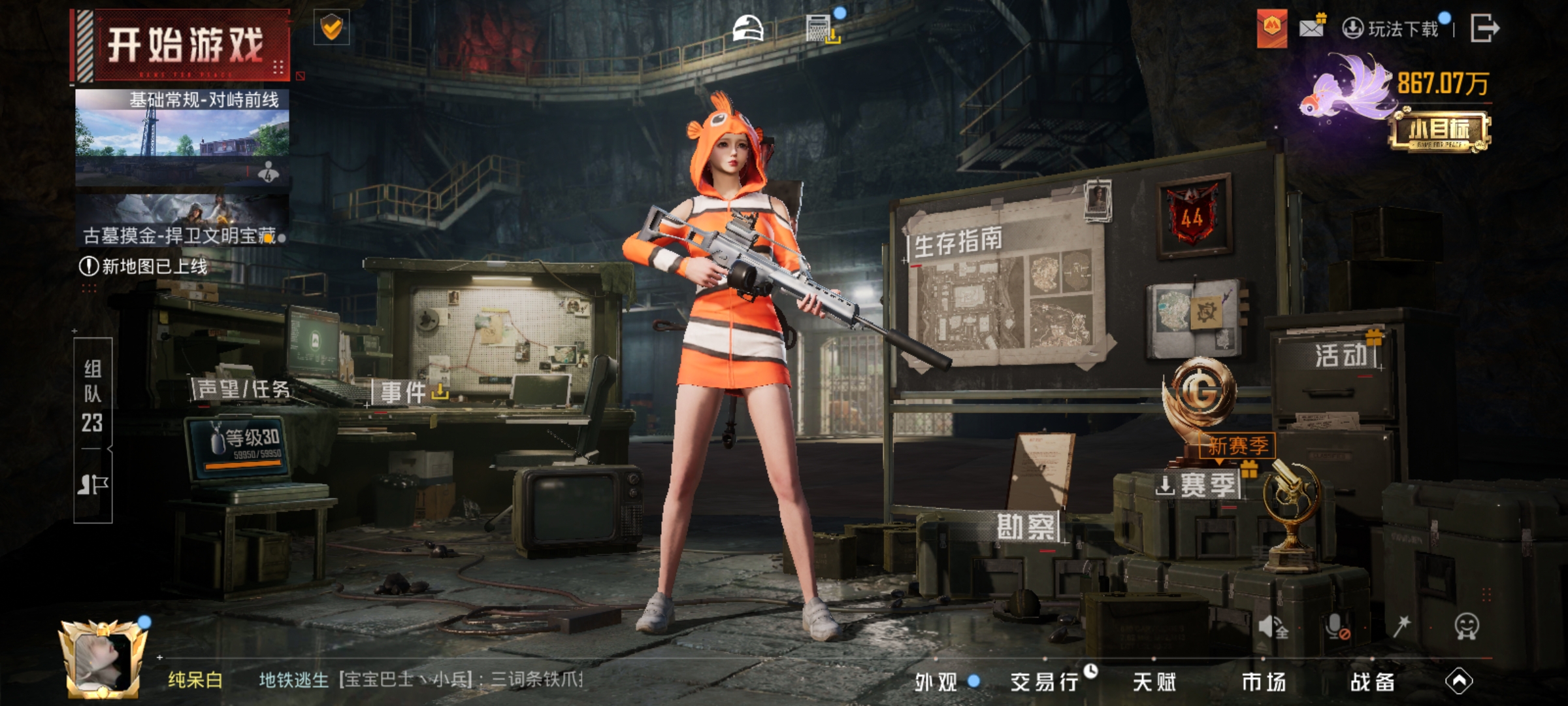This screenshot has height=706, width=1568.
Task: Open the 市场 market tab
Action: click(1264, 682)
